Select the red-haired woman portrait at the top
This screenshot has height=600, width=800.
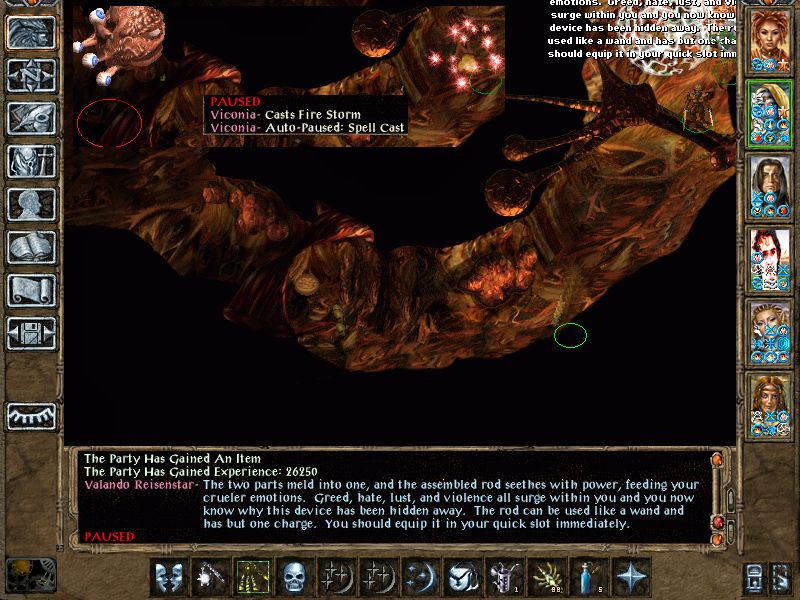(769, 40)
